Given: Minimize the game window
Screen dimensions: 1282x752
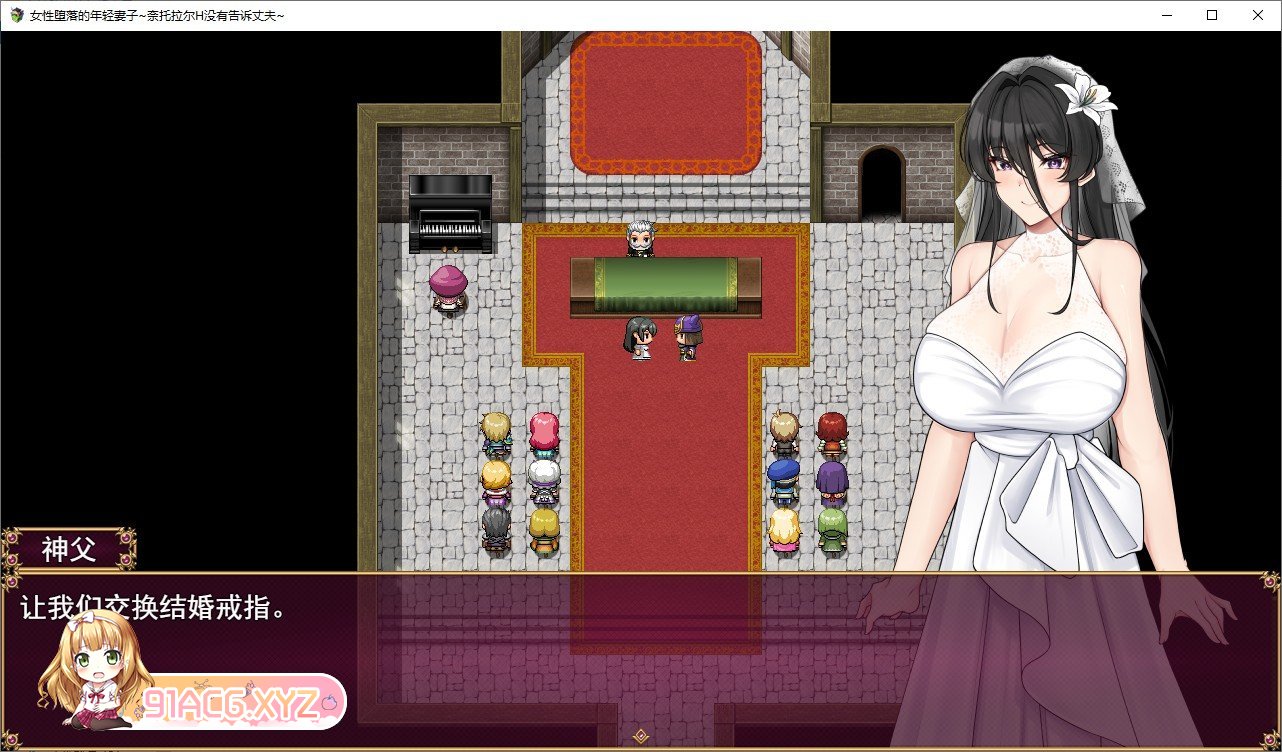Looking at the screenshot, I should (x=1166, y=15).
